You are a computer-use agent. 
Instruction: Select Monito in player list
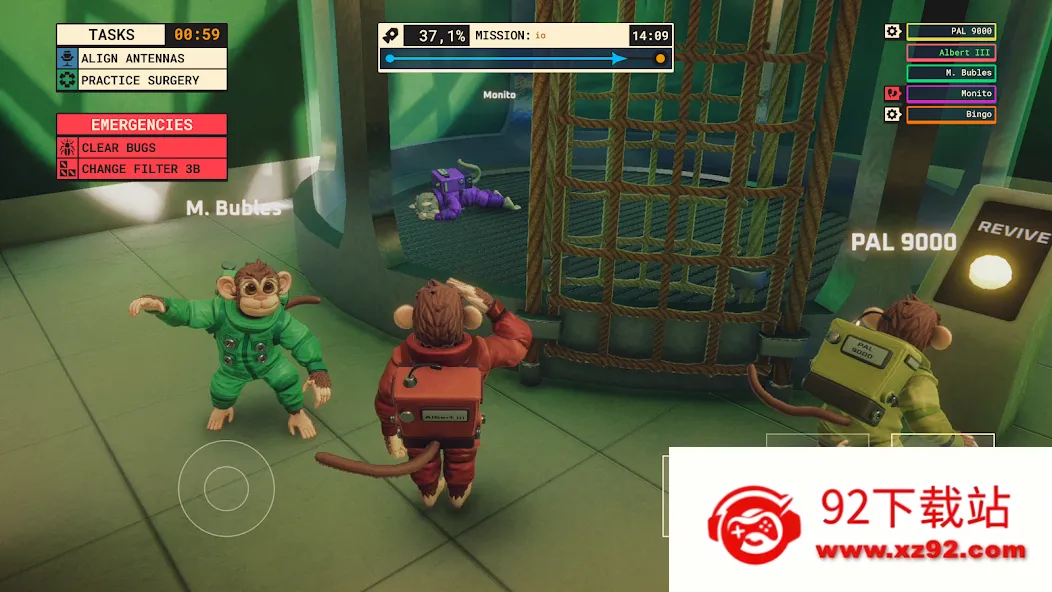point(950,94)
